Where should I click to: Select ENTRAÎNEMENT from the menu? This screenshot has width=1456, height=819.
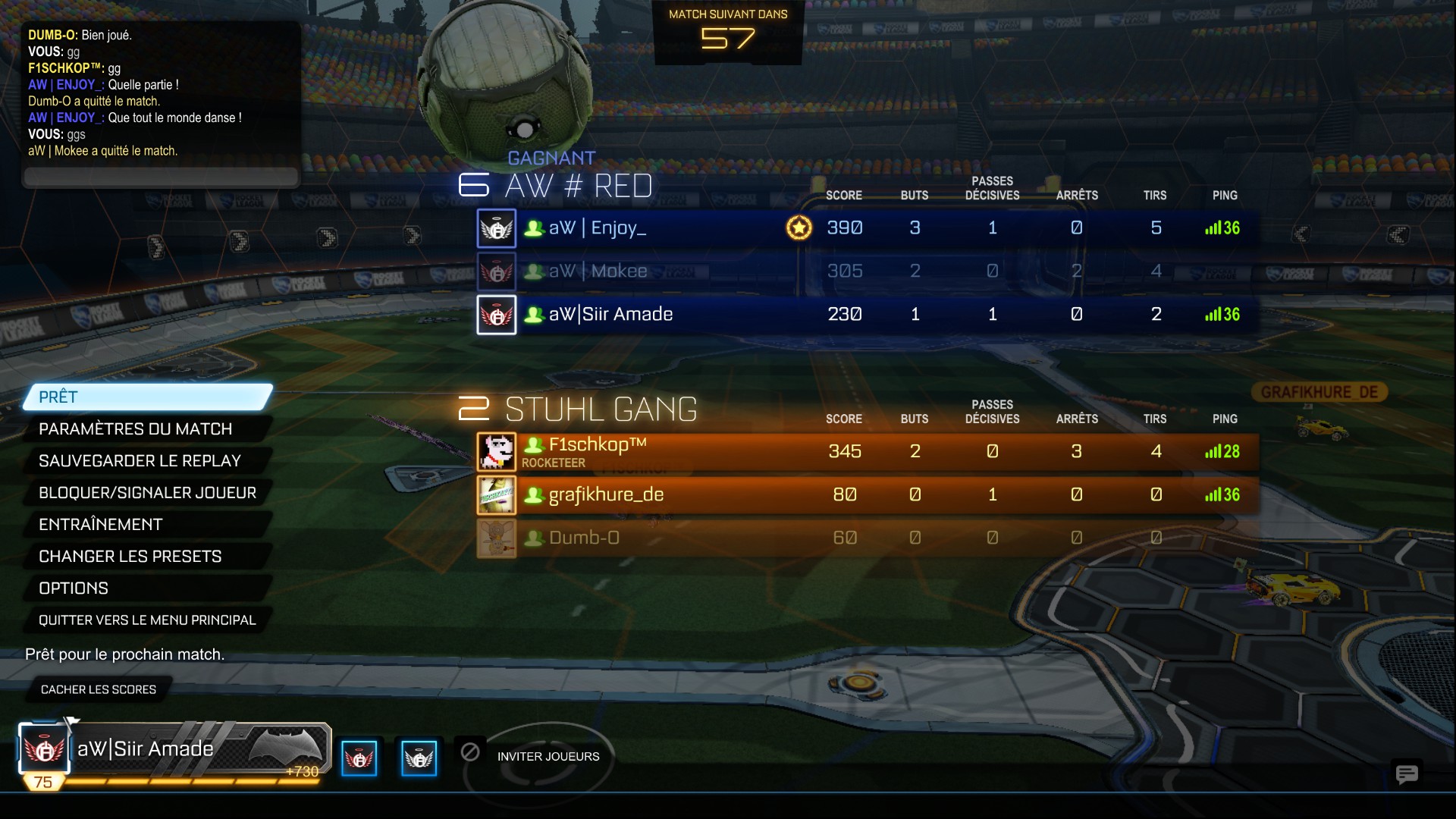pos(148,525)
